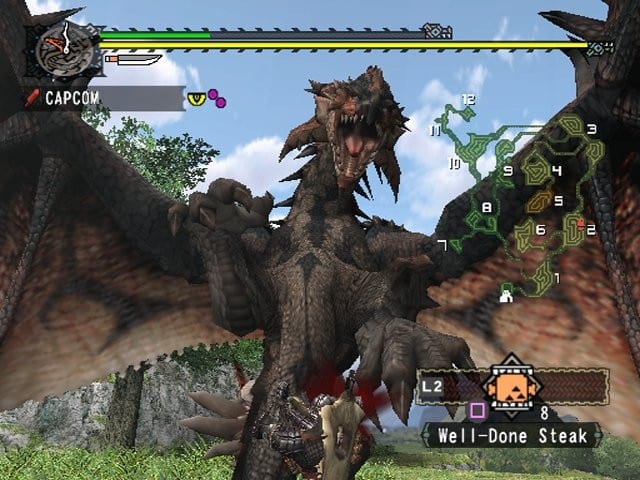The width and height of the screenshot is (640, 480).
Task: Click the quest timer clock icon
Action: pos(57,49)
